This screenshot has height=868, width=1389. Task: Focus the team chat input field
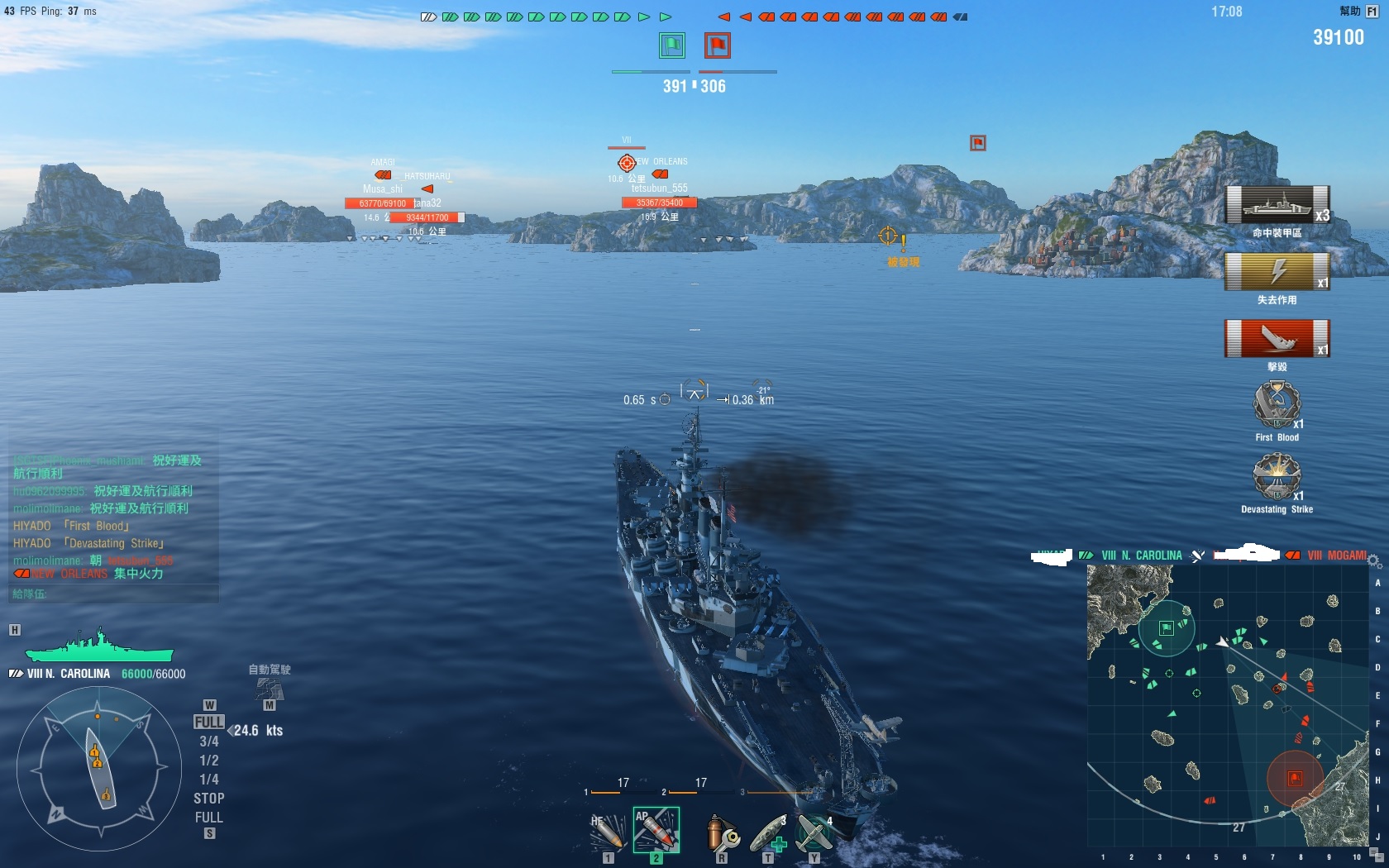(x=113, y=594)
